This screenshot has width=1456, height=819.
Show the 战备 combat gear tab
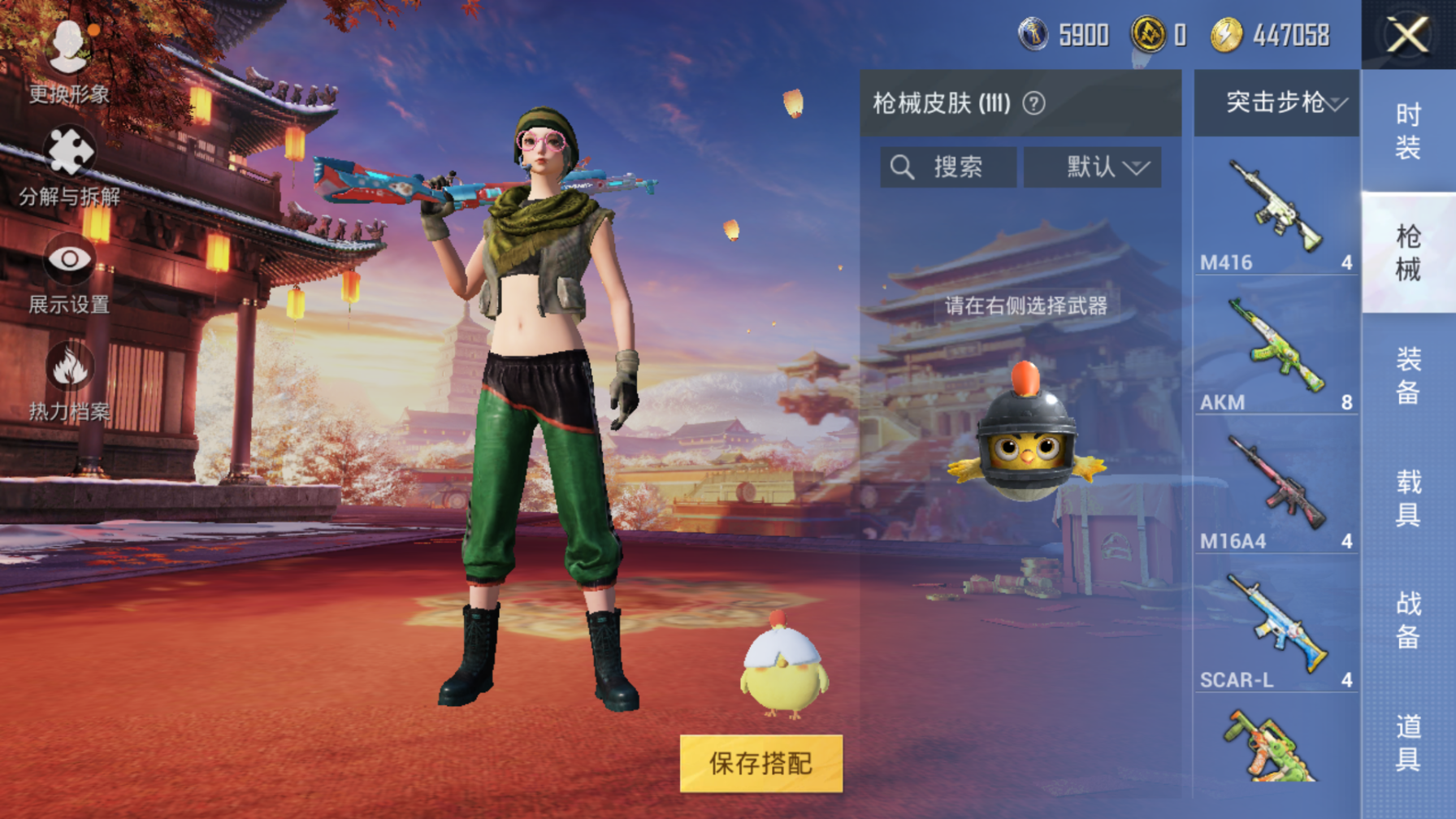[x=1408, y=620]
